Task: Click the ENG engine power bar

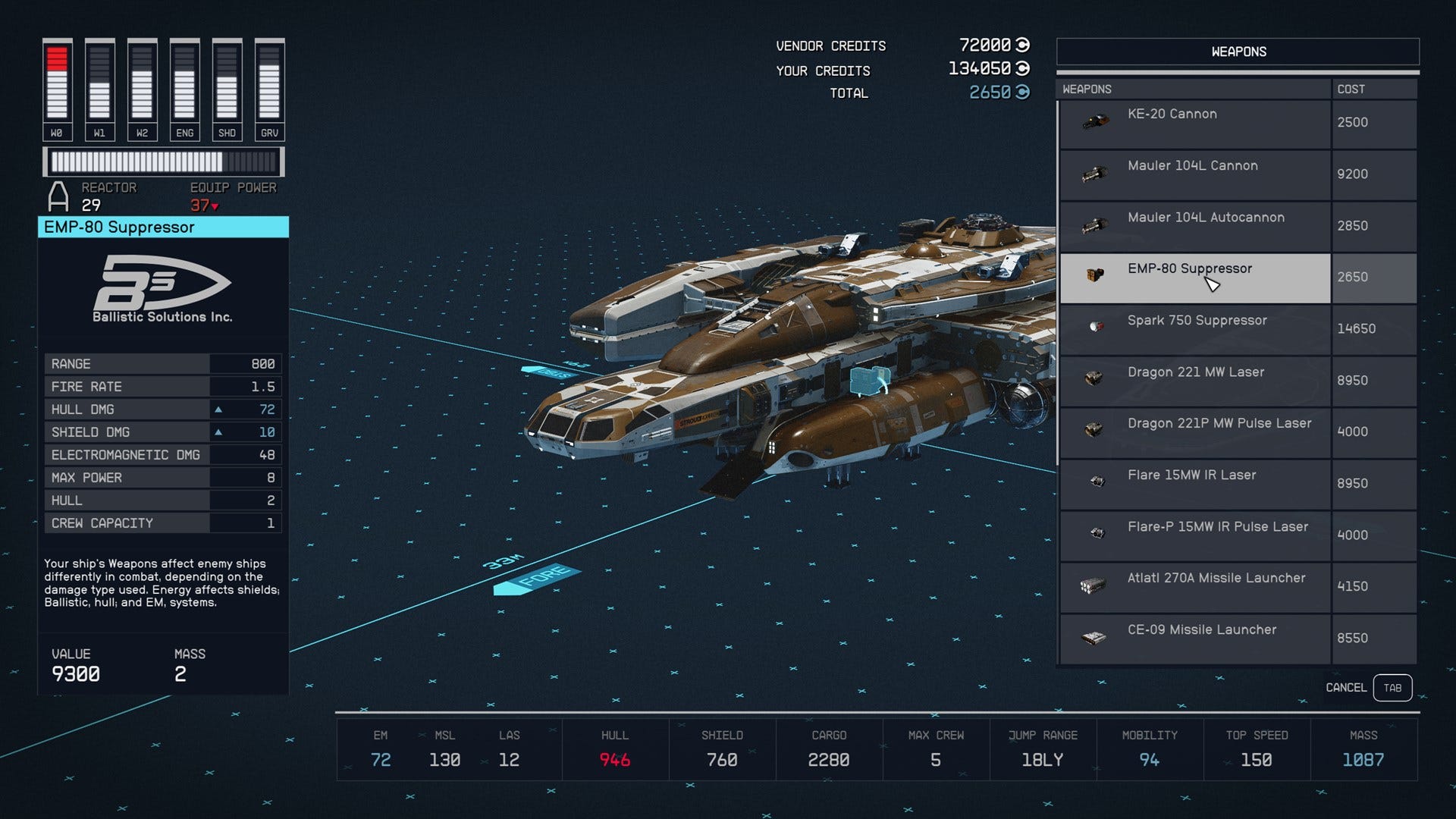Action: click(184, 83)
